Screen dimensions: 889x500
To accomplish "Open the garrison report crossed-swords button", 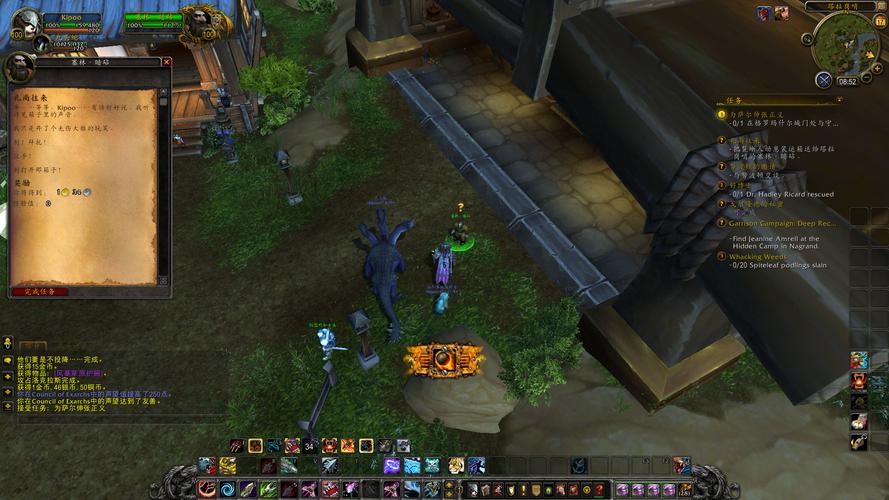I will (x=823, y=79).
